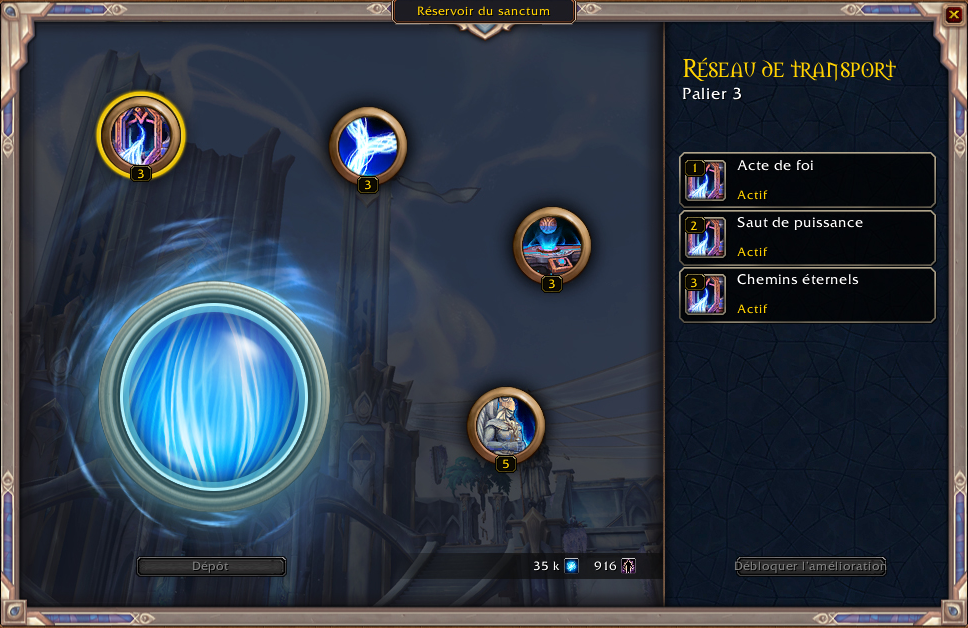Select the Chemins éternels tier row
Screen dimensions: 968x628
tap(807, 294)
